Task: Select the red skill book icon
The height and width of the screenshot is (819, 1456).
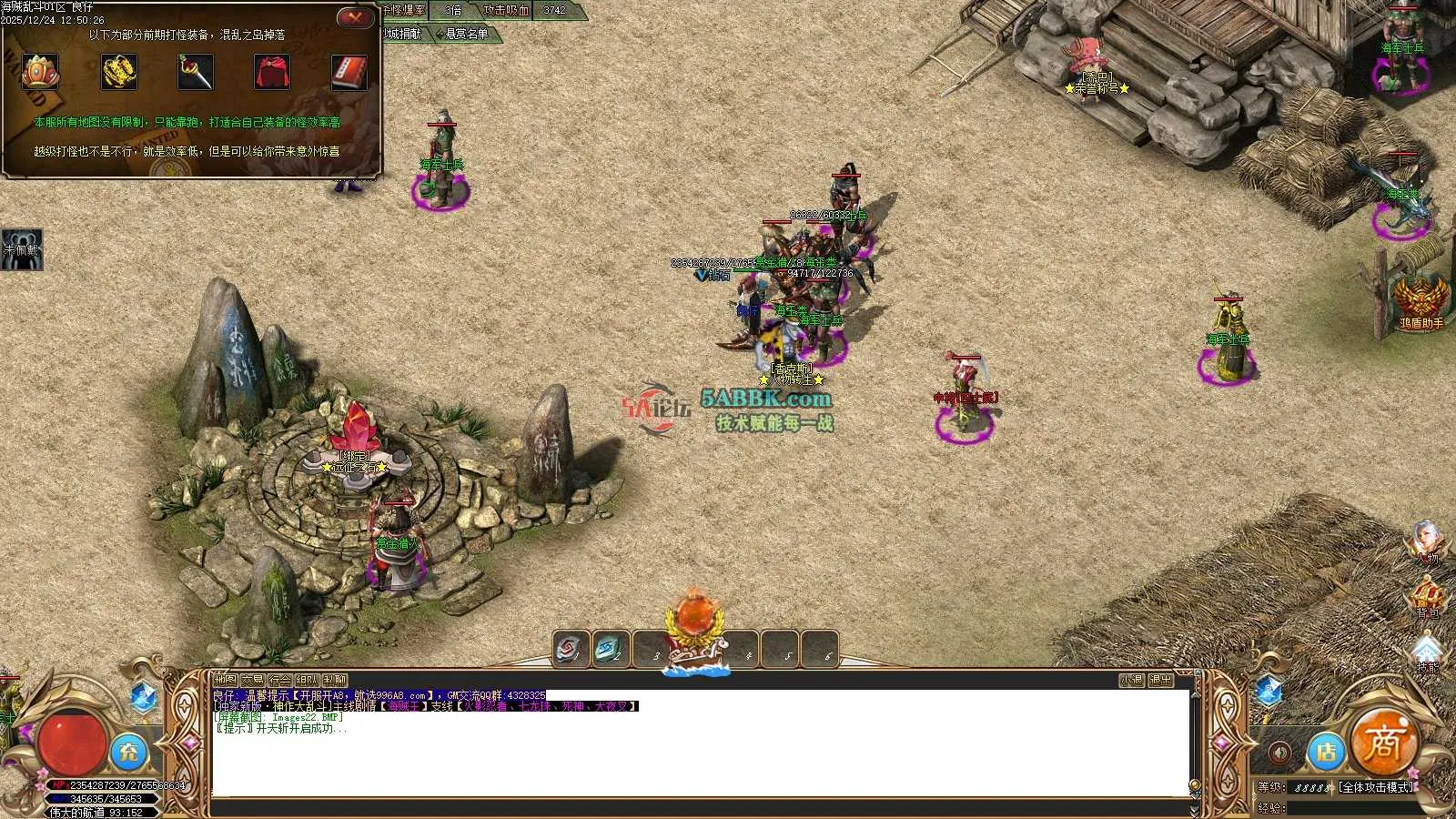Action: coord(349,72)
